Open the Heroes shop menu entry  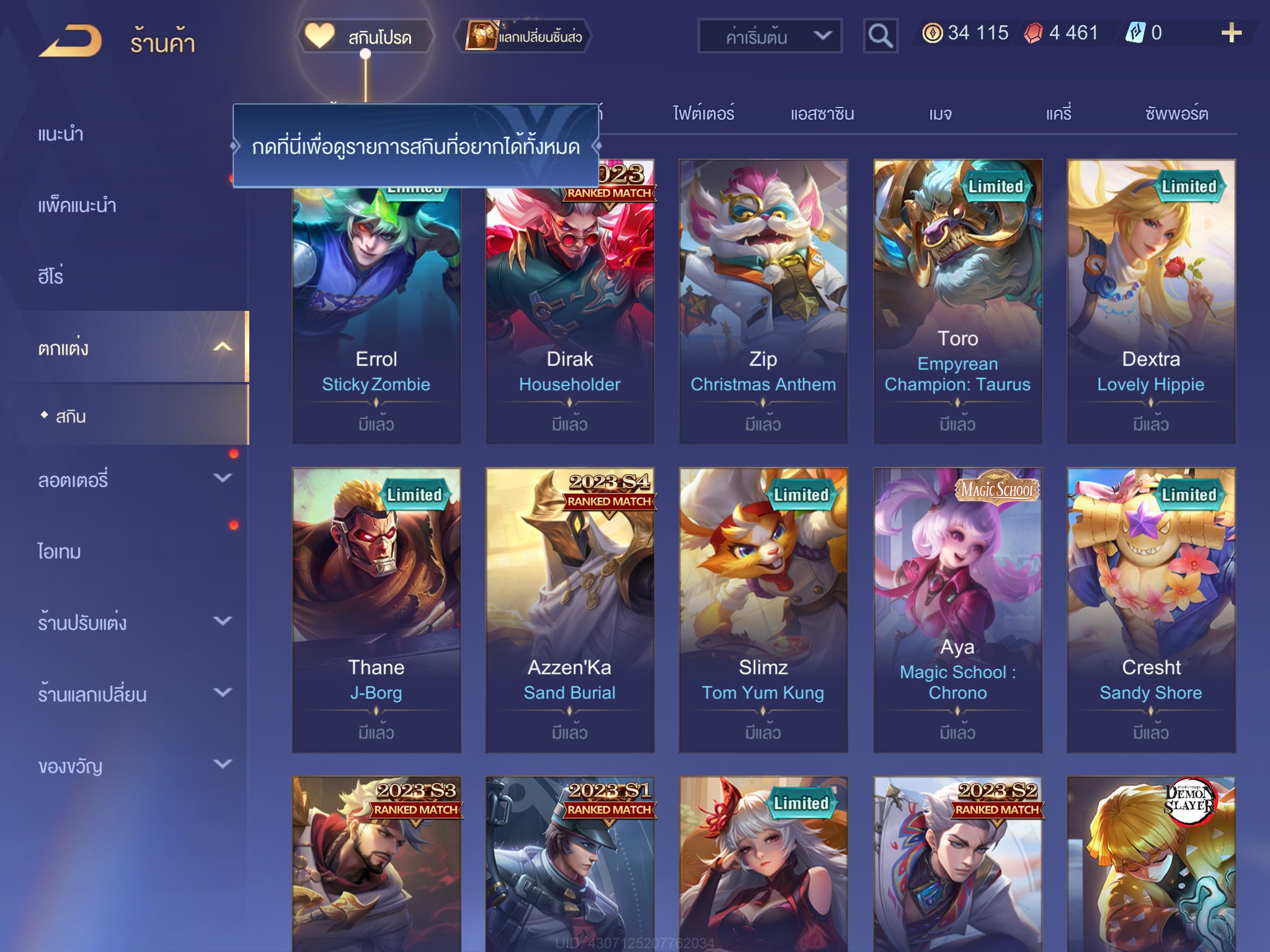click(x=51, y=276)
